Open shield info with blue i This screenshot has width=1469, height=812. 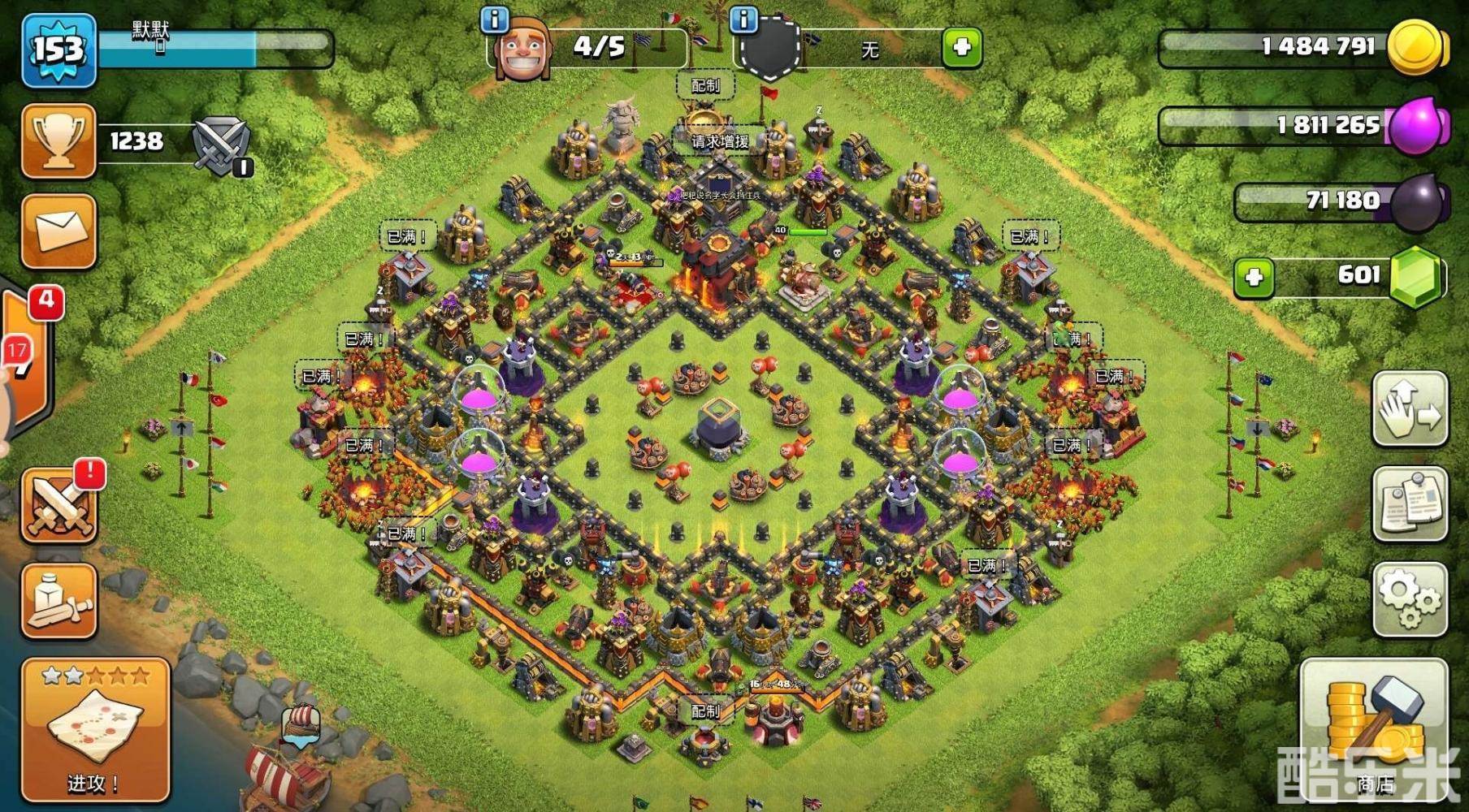coord(743,19)
